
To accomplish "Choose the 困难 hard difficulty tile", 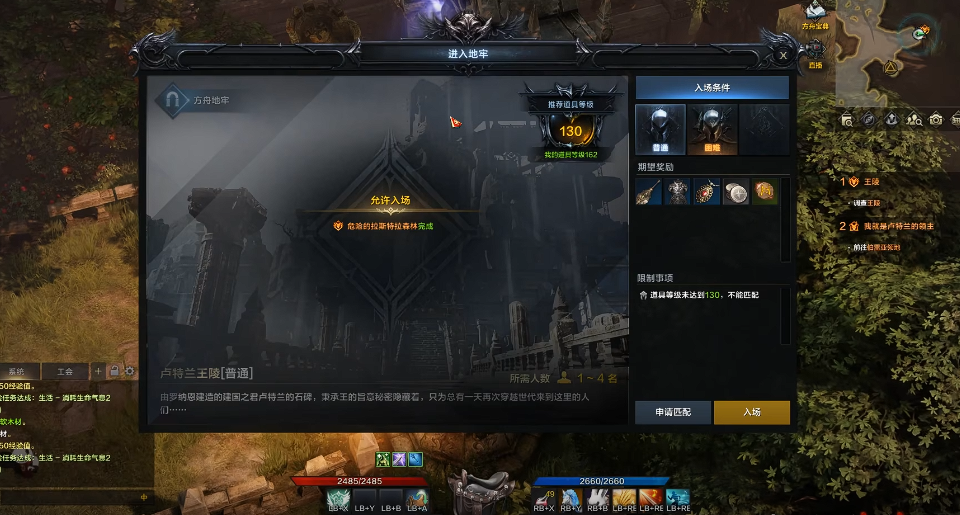I will [x=712, y=130].
